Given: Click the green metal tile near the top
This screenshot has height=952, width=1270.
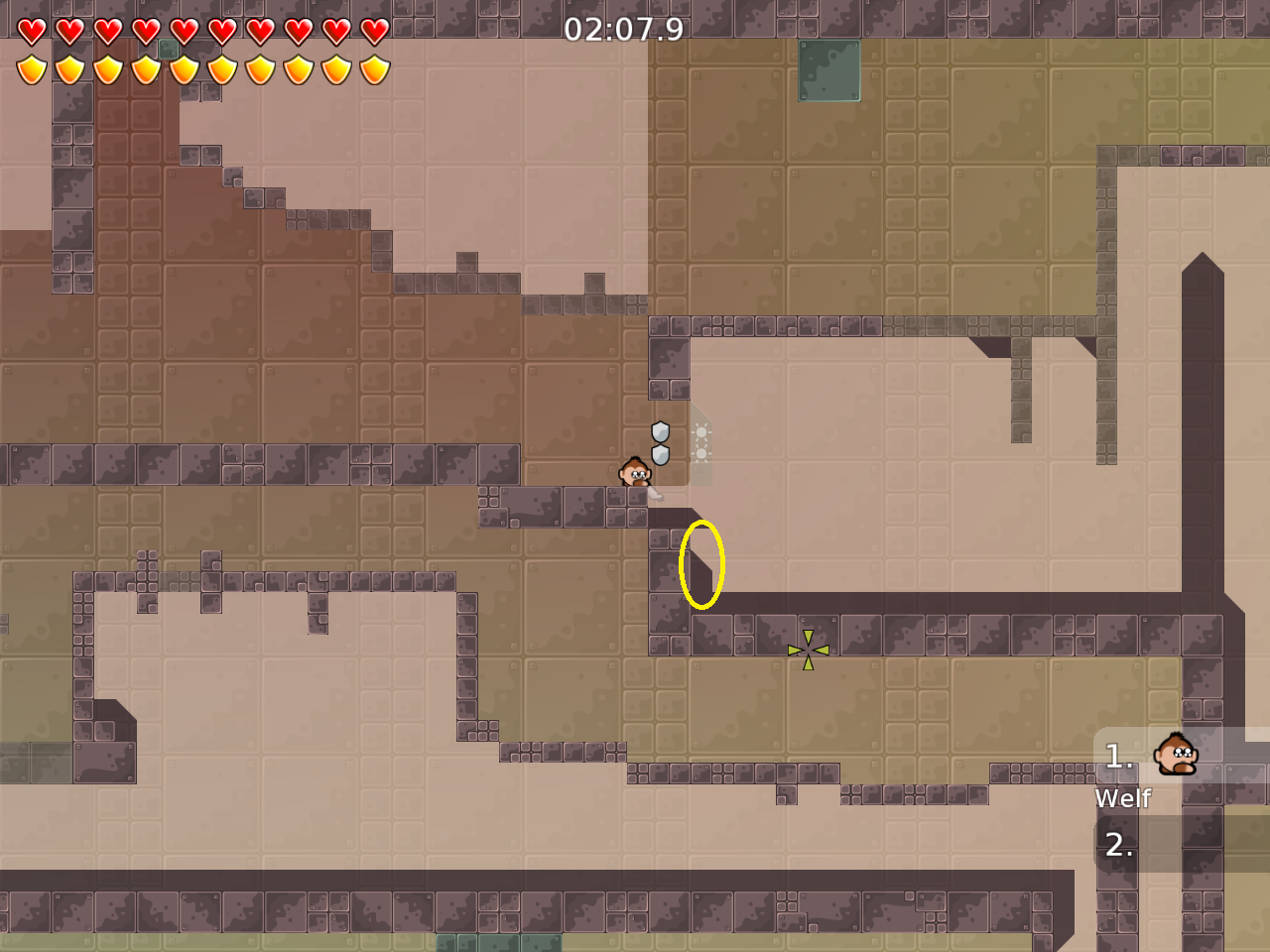Looking at the screenshot, I should [x=827, y=70].
